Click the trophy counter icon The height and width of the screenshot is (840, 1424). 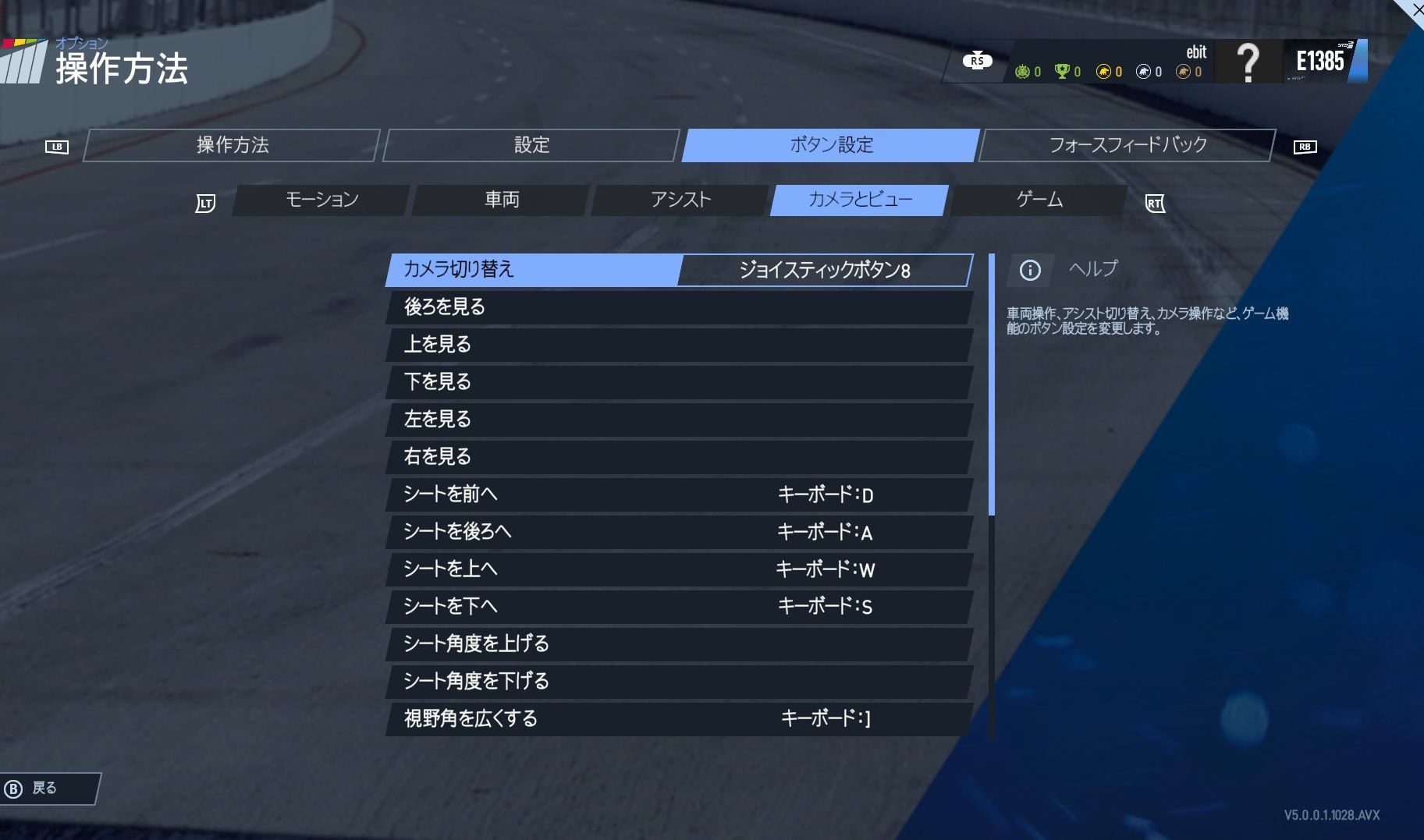tap(1060, 71)
